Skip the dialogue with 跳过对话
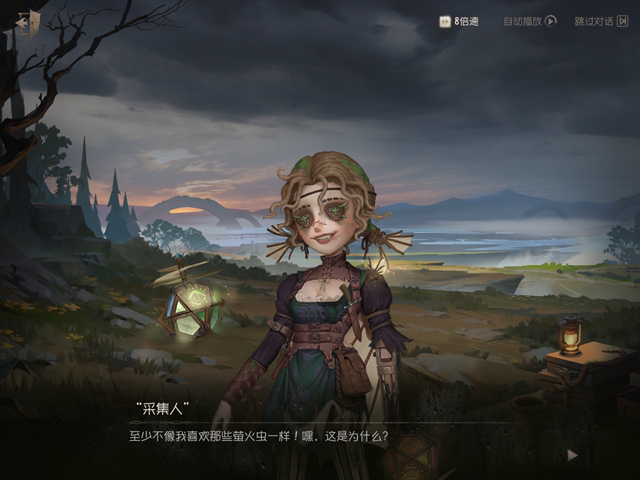This screenshot has width=640, height=480. [599, 21]
